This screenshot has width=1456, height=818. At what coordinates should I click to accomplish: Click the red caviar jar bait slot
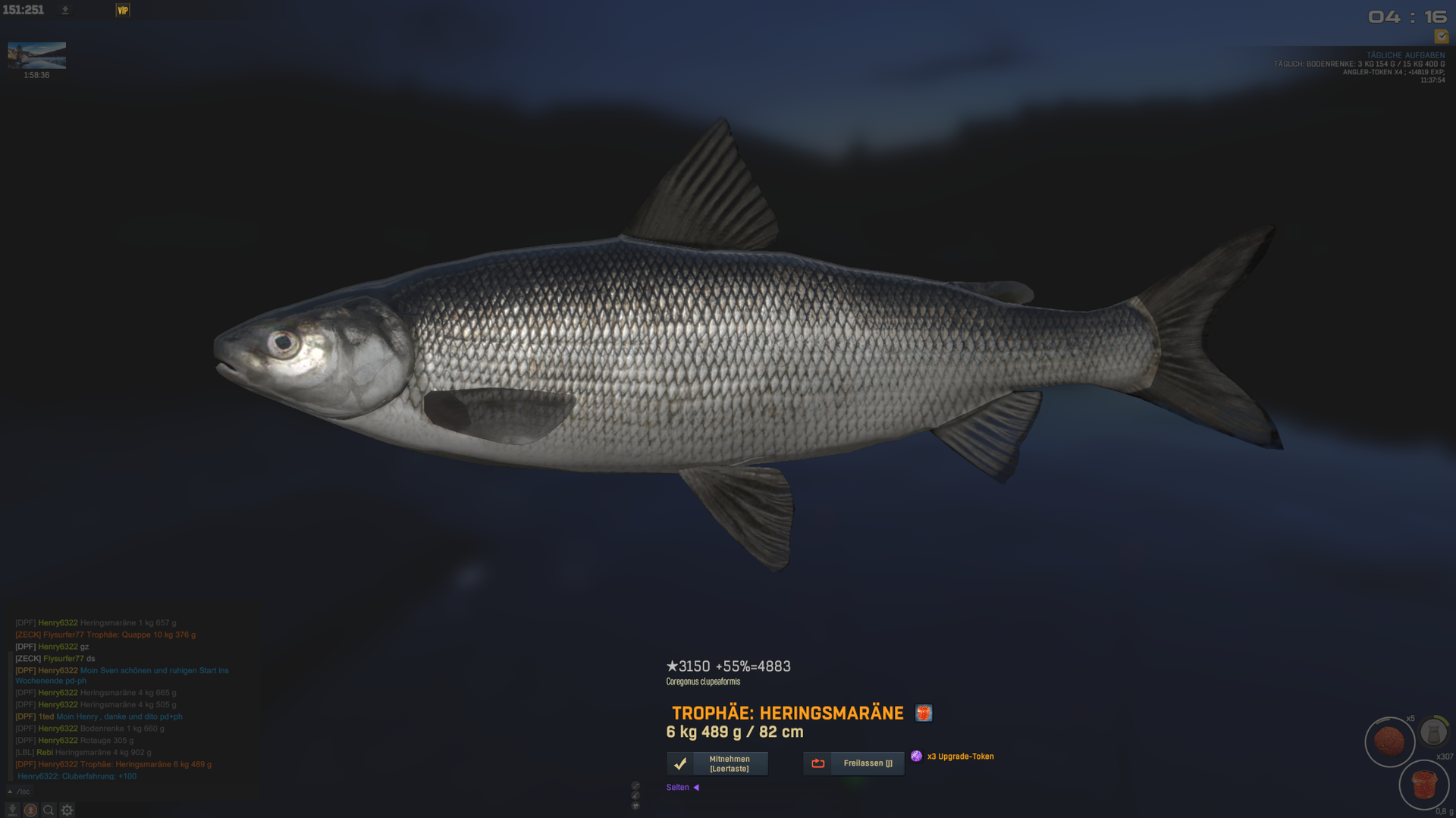coord(1423,785)
